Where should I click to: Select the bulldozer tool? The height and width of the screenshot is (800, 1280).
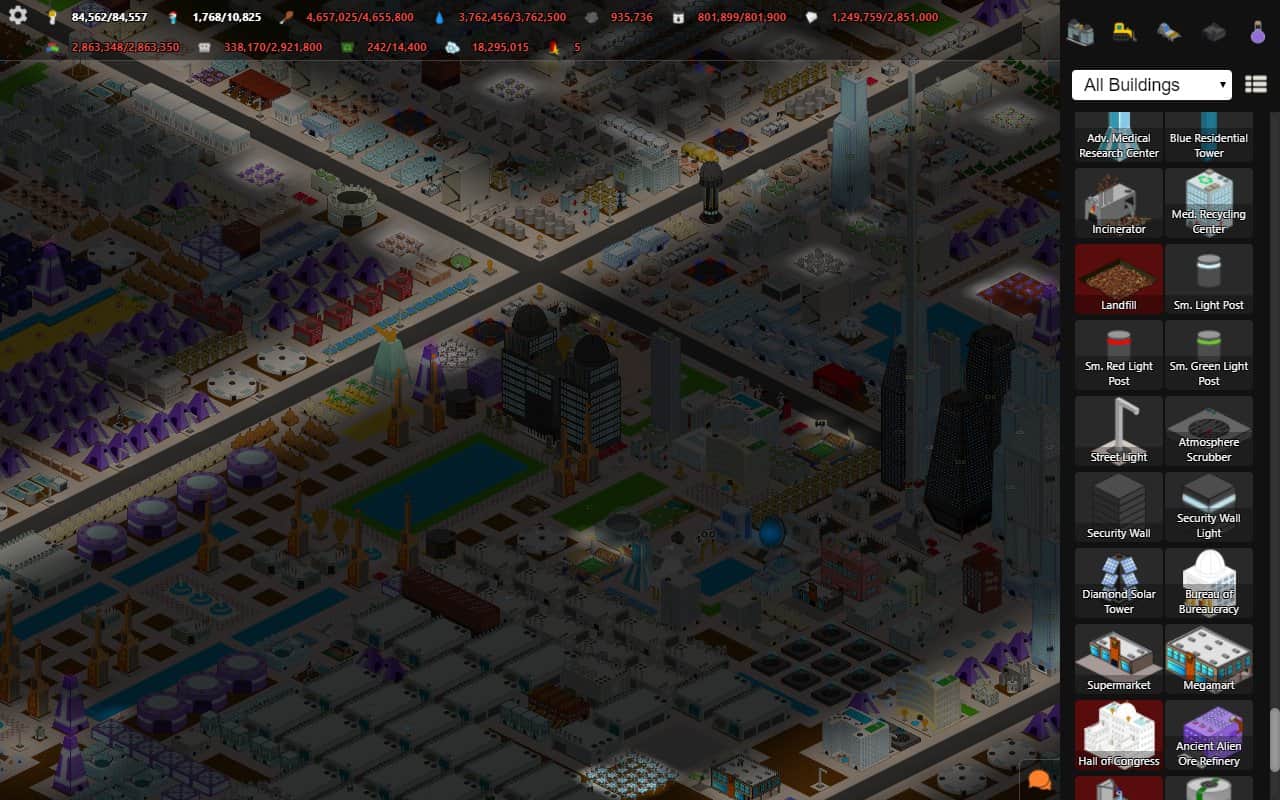pyautogui.click(x=1124, y=32)
